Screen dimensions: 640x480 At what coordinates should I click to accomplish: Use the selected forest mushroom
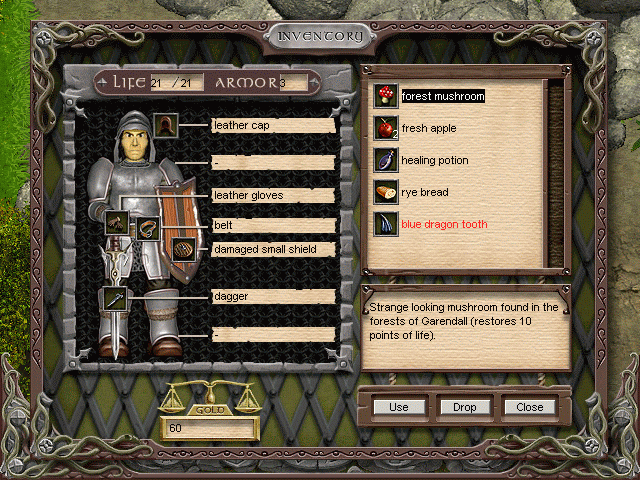pyautogui.click(x=399, y=407)
